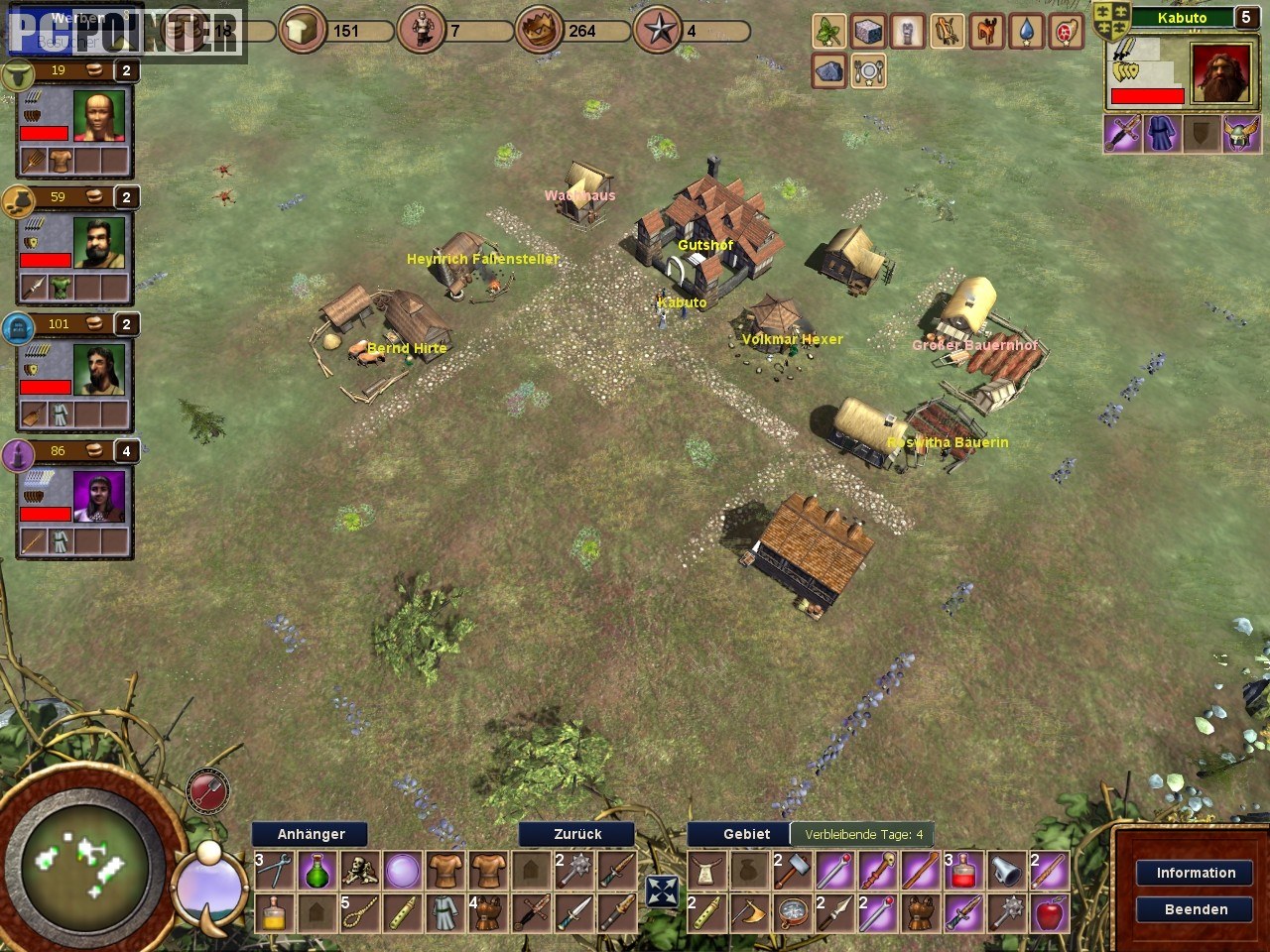The height and width of the screenshot is (952, 1270).
Task: Open the Information menu
Action: pos(1196,873)
